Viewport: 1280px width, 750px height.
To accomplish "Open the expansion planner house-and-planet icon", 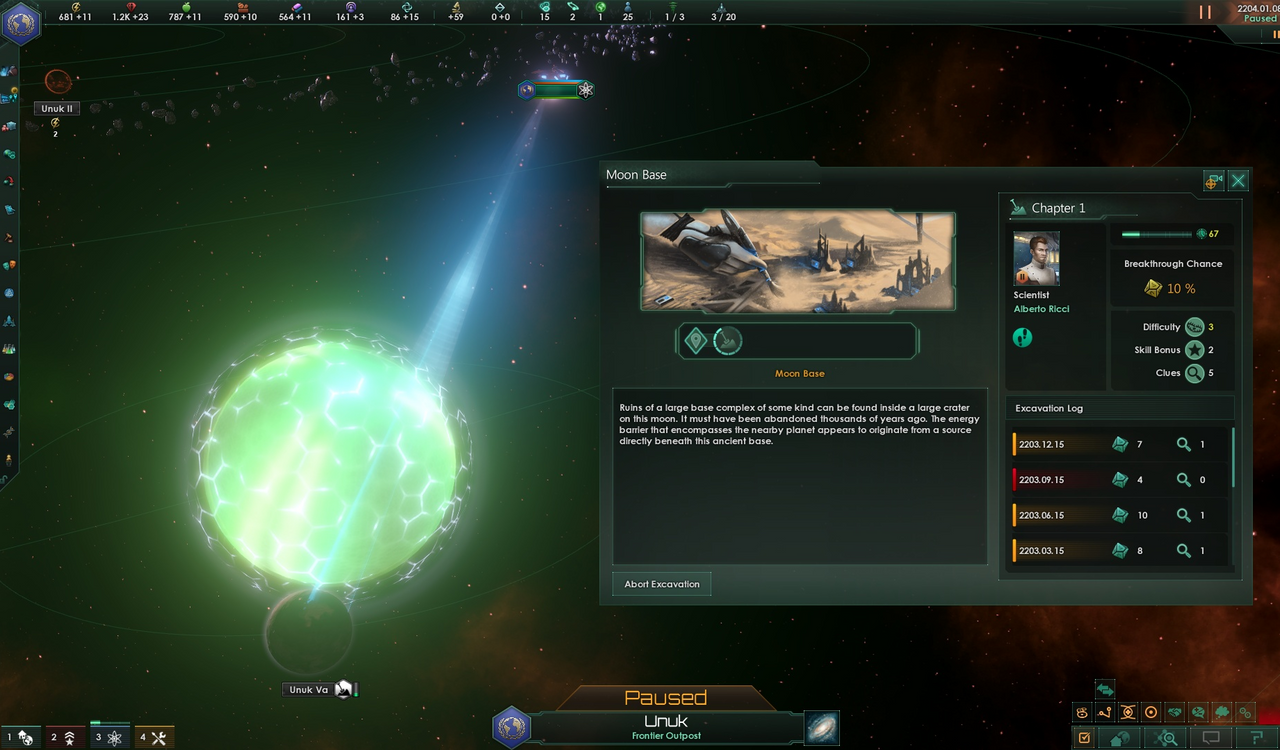I will pos(1119,737).
